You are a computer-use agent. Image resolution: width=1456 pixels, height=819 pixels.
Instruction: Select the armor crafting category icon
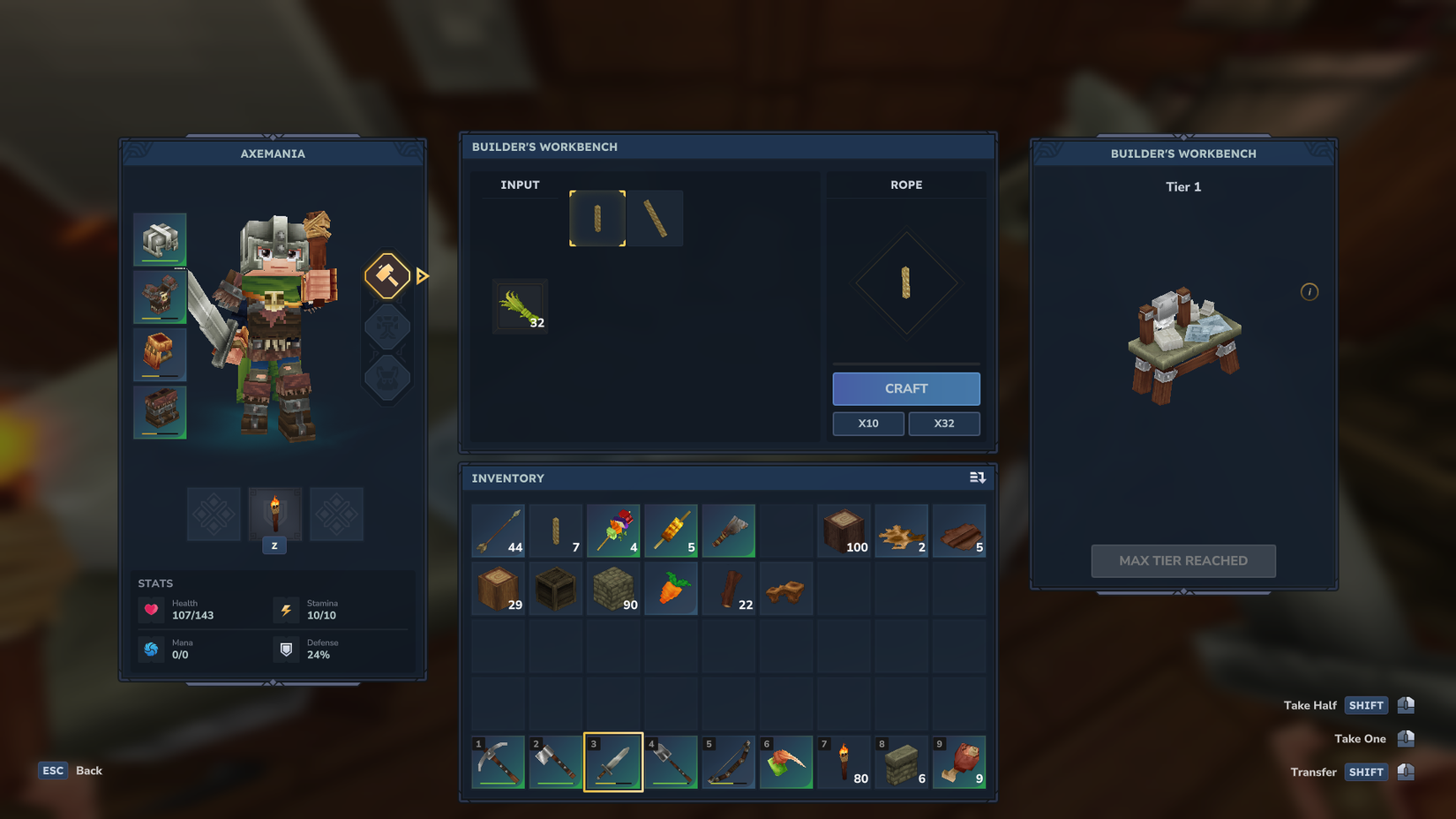[387, 378]
